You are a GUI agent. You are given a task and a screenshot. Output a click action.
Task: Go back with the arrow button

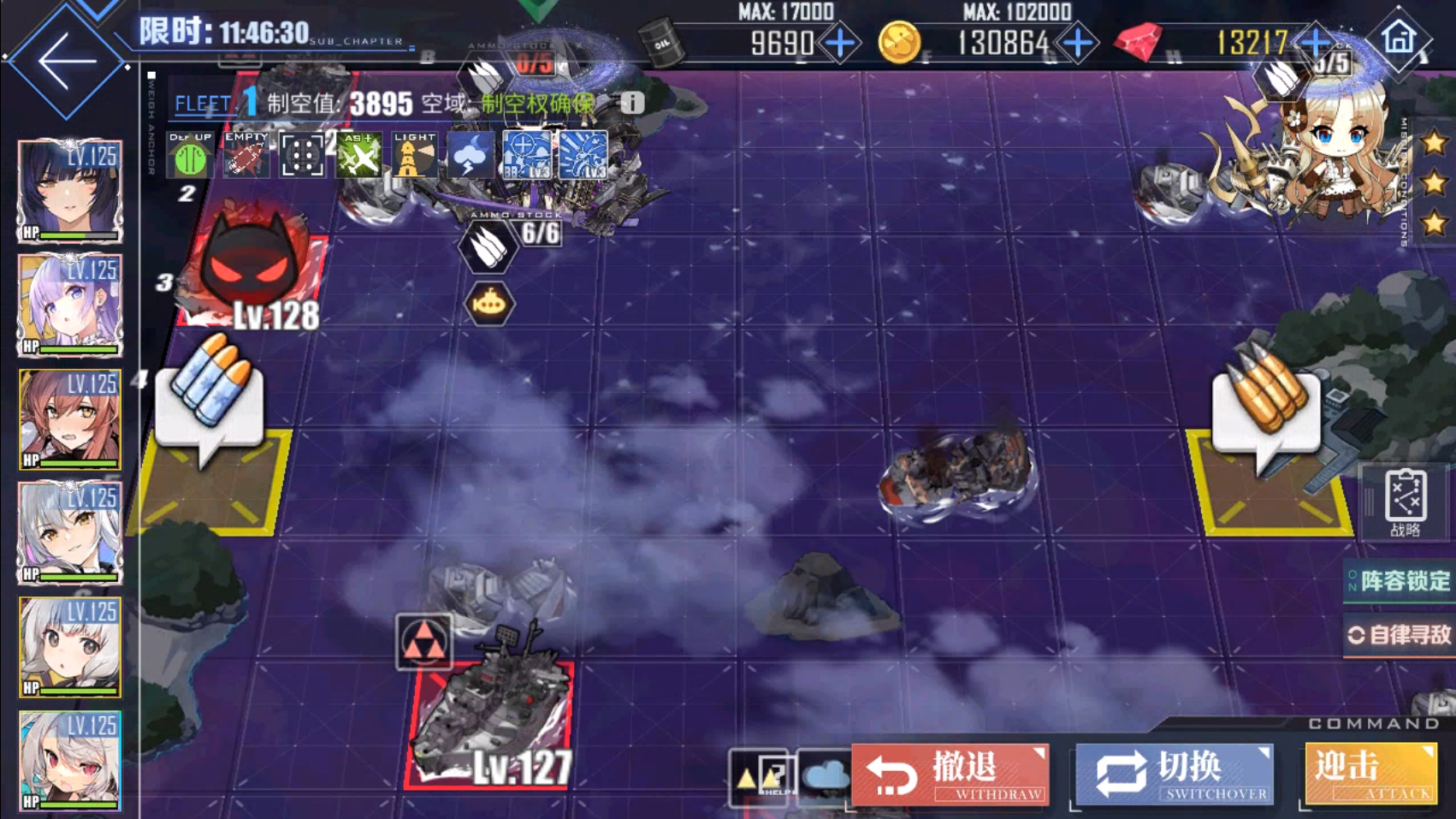coord(65,60)
